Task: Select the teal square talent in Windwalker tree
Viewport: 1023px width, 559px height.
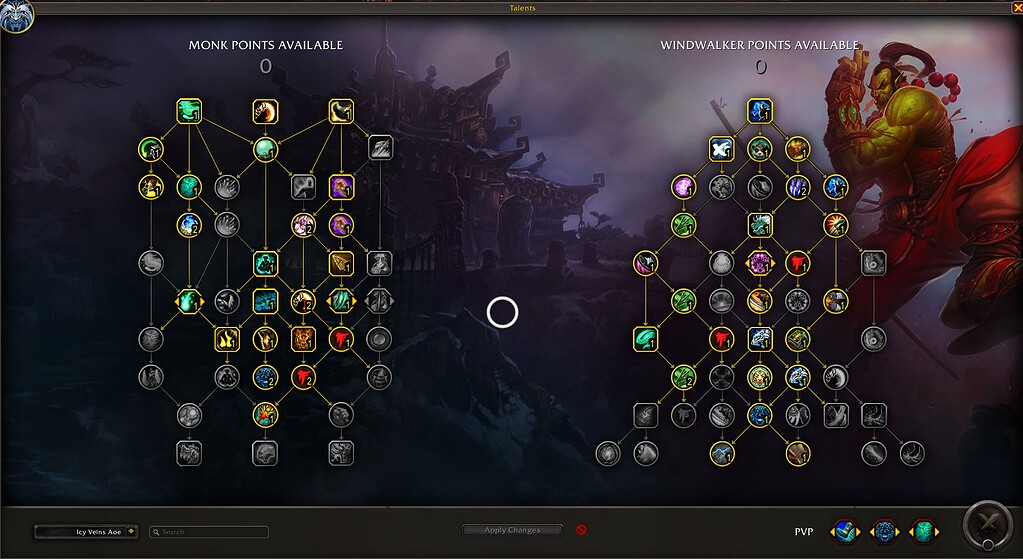Action: (645, 339)
